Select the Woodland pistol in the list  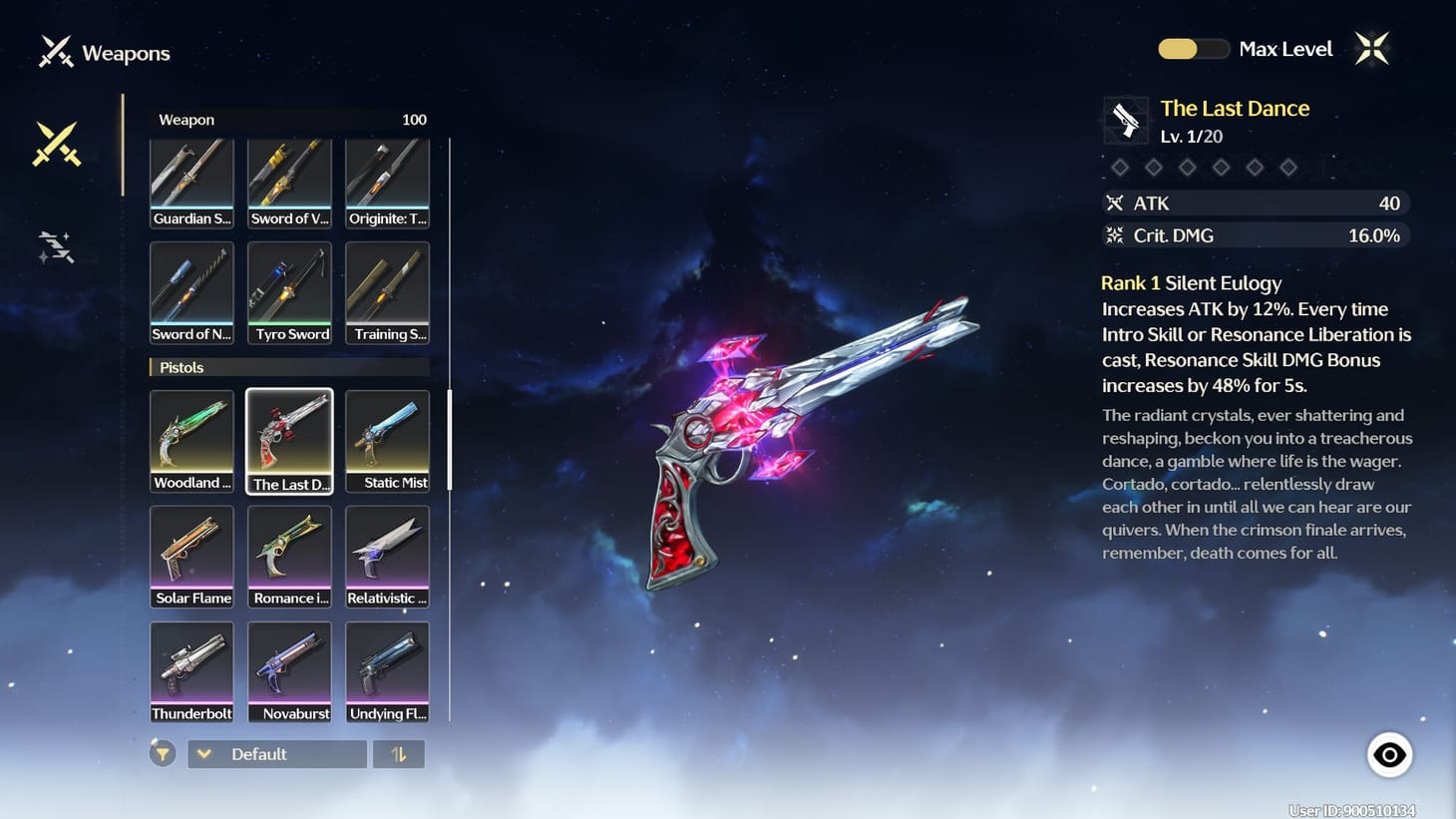pyautogui.click(x=191, y=439)
